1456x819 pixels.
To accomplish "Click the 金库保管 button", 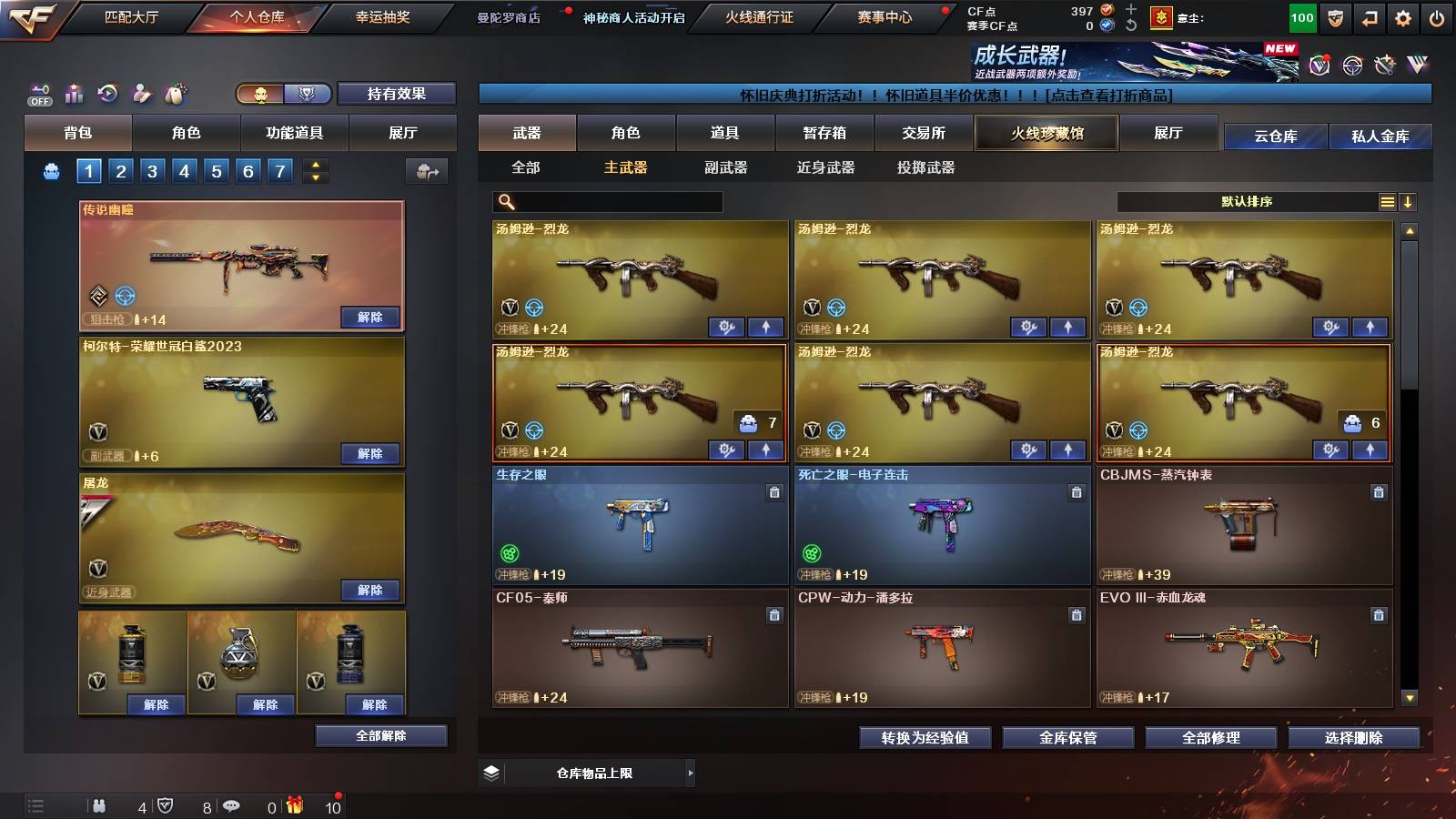I will tap(1070, 738).
